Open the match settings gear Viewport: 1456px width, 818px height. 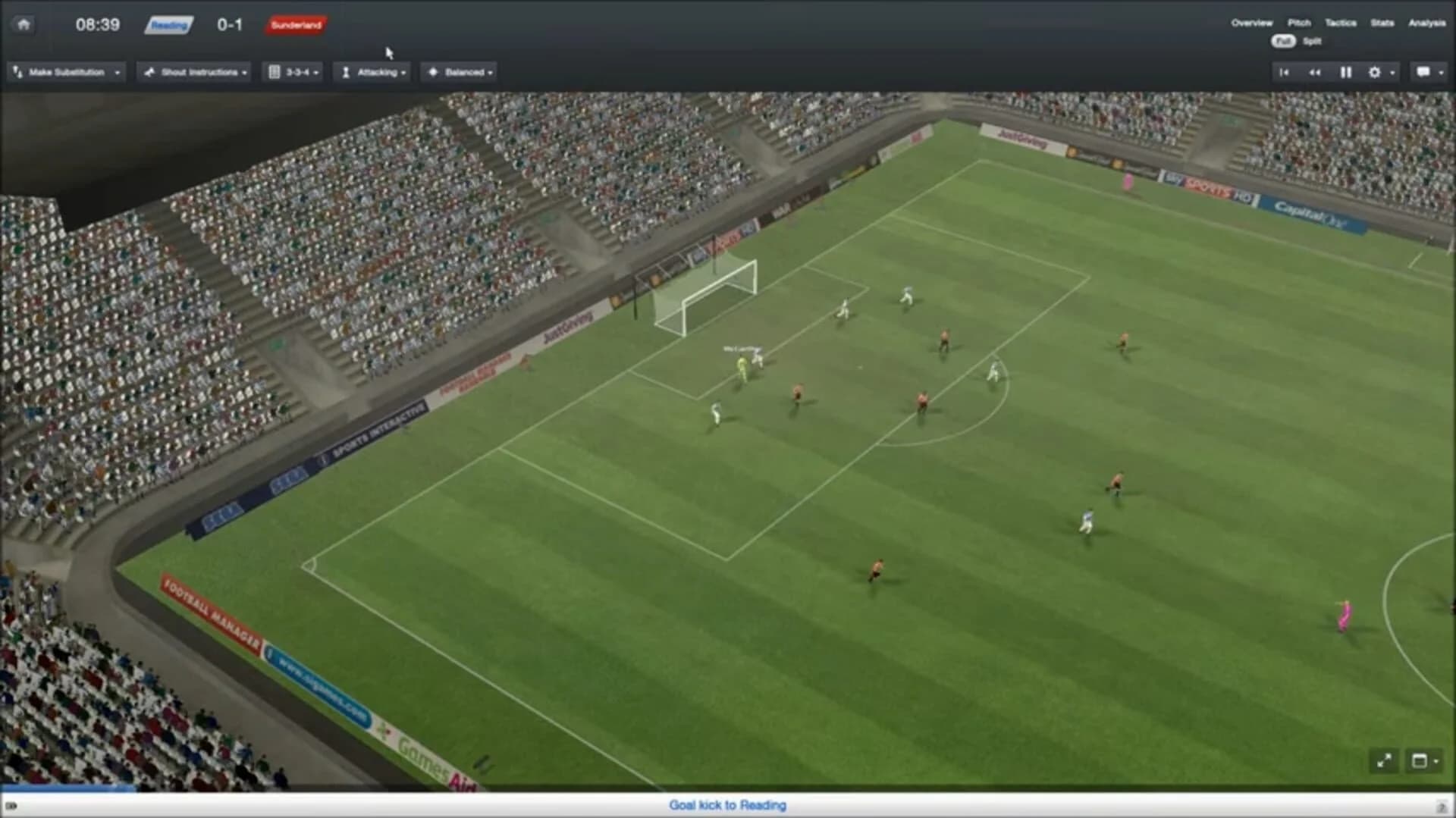coord(1375,72)
